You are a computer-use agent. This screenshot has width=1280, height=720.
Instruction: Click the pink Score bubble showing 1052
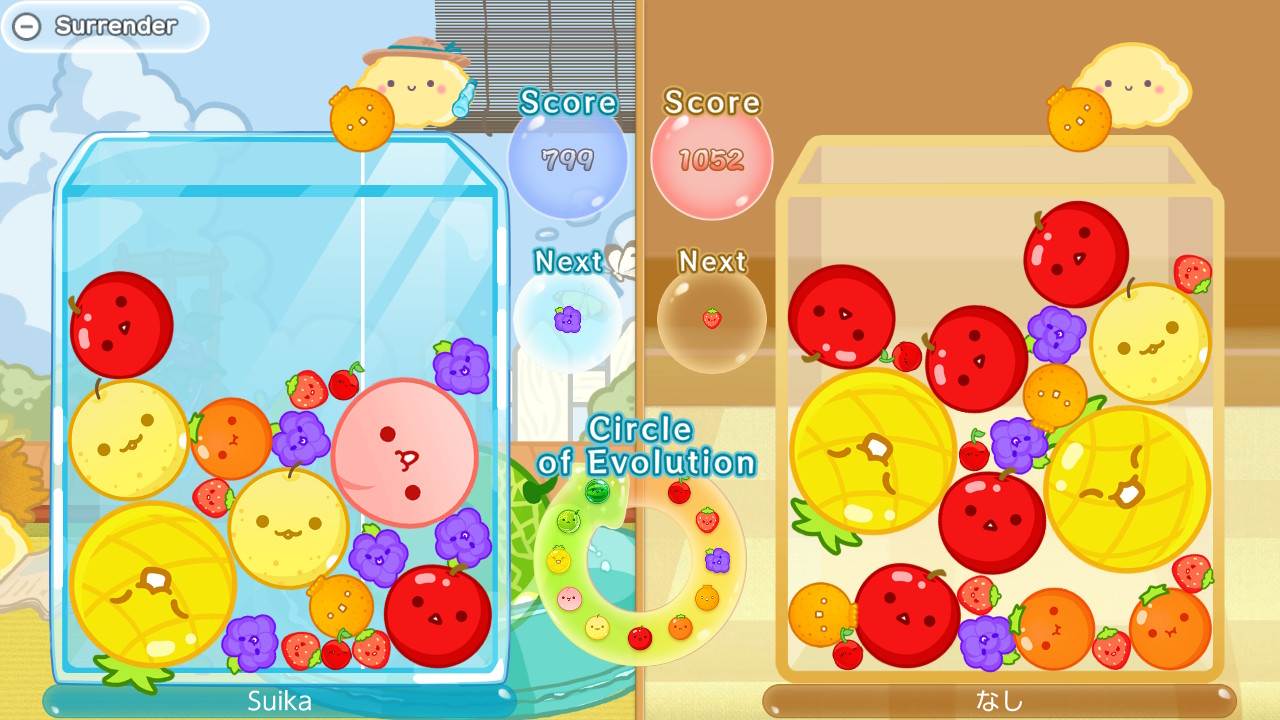[x=712, y=157]
